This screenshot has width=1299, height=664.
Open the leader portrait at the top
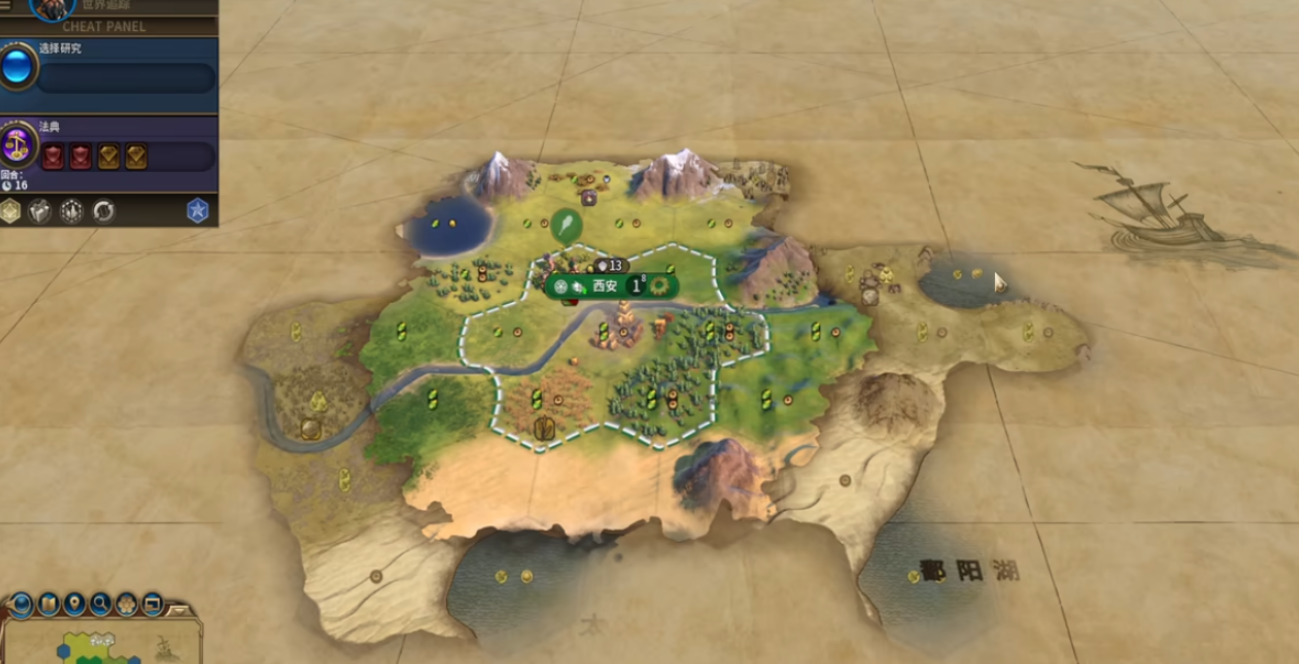[53, 8]
